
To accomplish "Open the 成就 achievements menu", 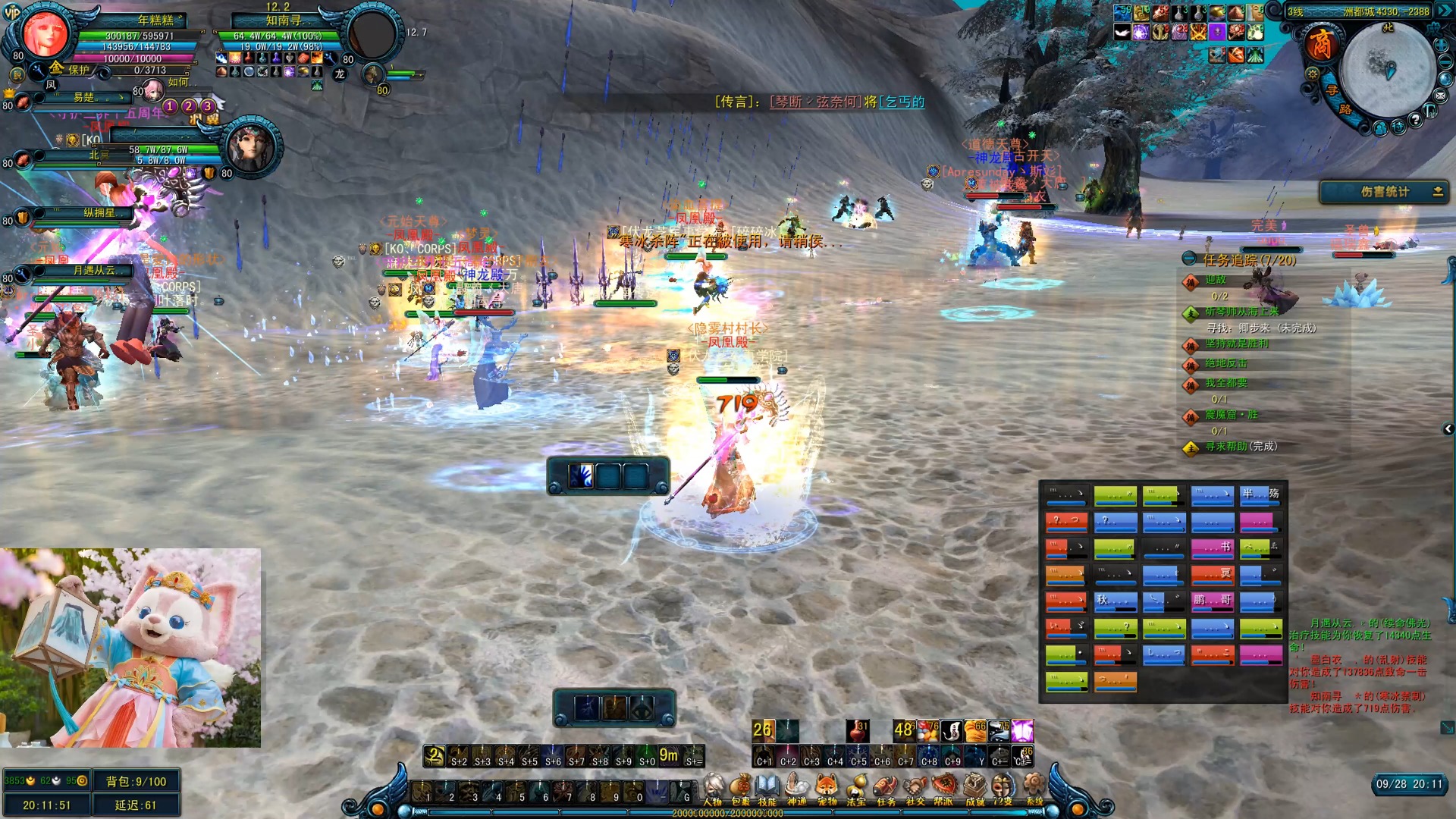I will click(974, 789).
